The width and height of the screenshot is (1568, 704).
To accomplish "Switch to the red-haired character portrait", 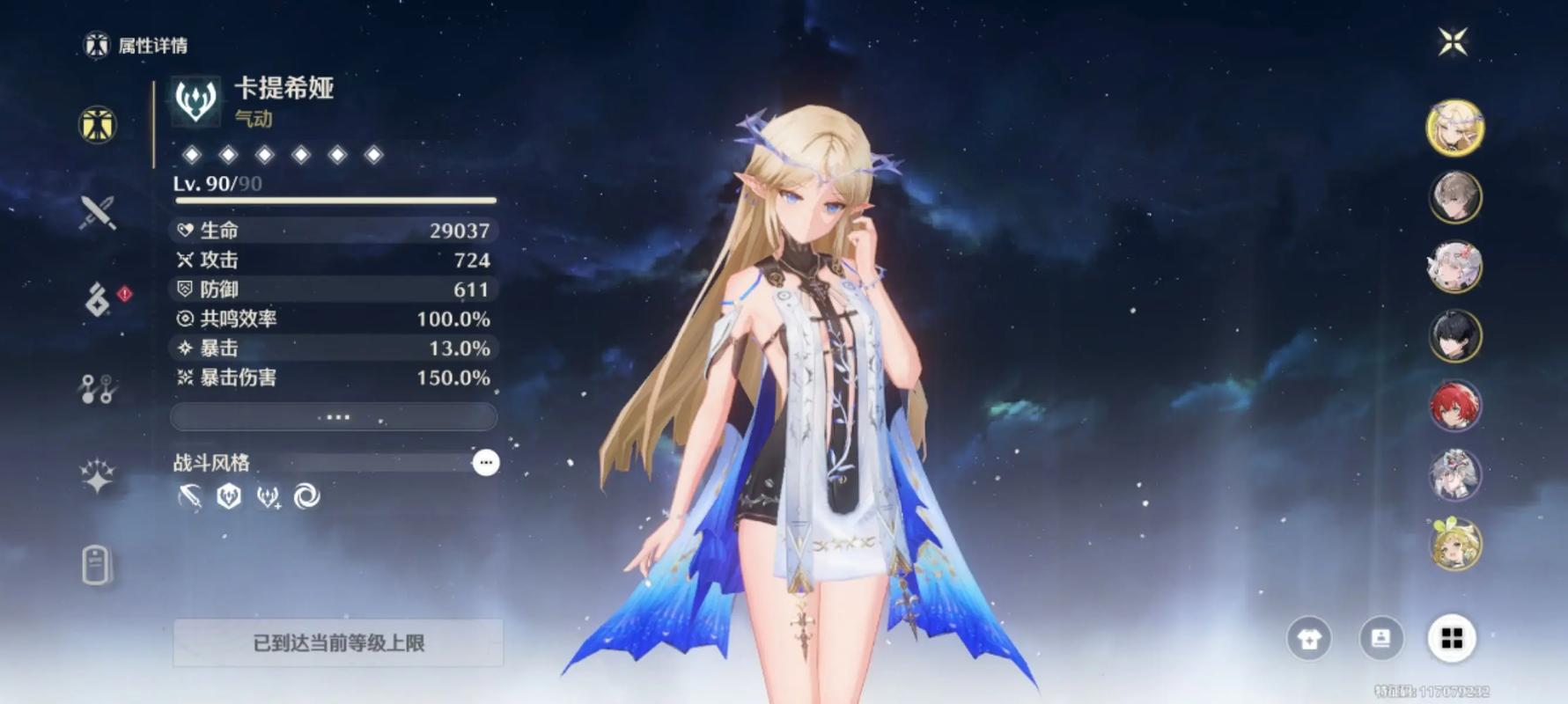I will point(1454,406).
